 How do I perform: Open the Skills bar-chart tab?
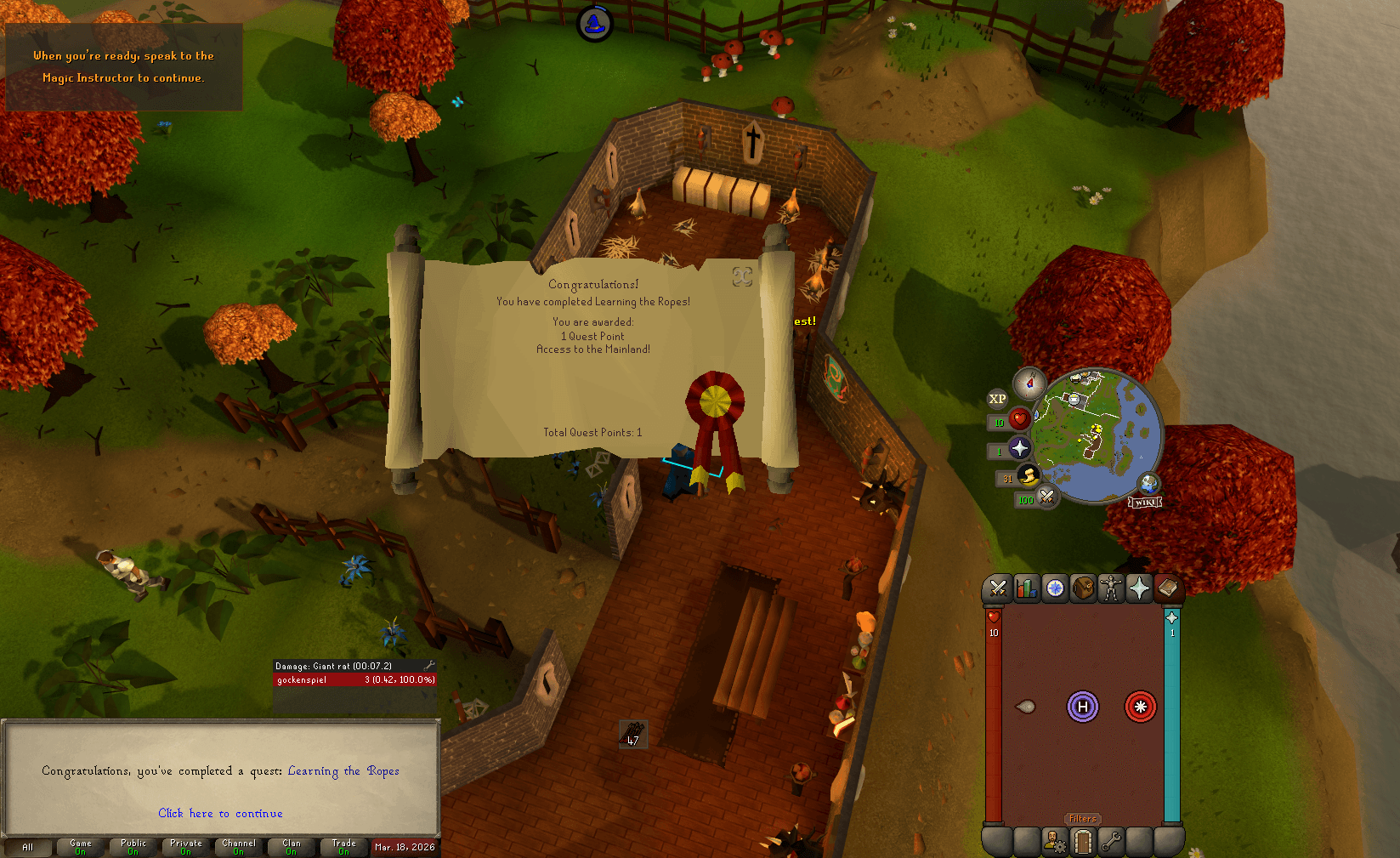[1026, 588]
